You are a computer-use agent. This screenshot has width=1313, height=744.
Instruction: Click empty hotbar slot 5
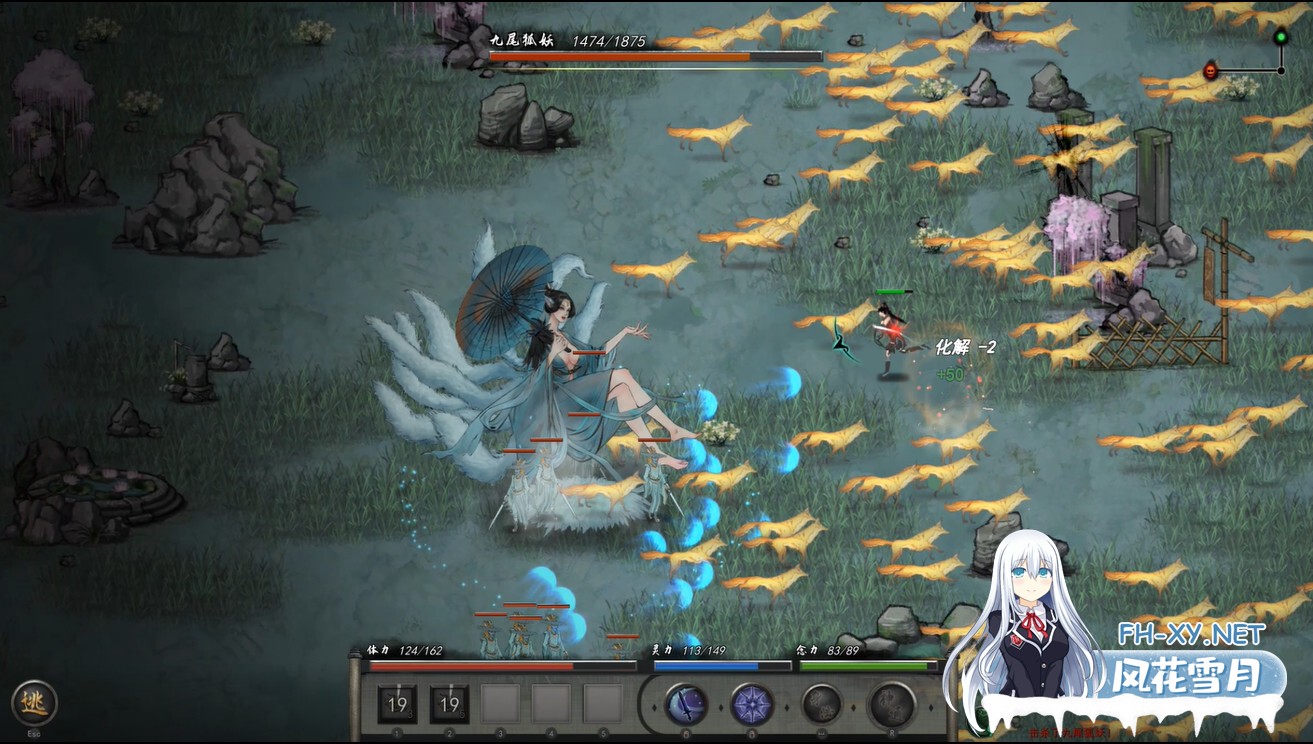(604, 704)
